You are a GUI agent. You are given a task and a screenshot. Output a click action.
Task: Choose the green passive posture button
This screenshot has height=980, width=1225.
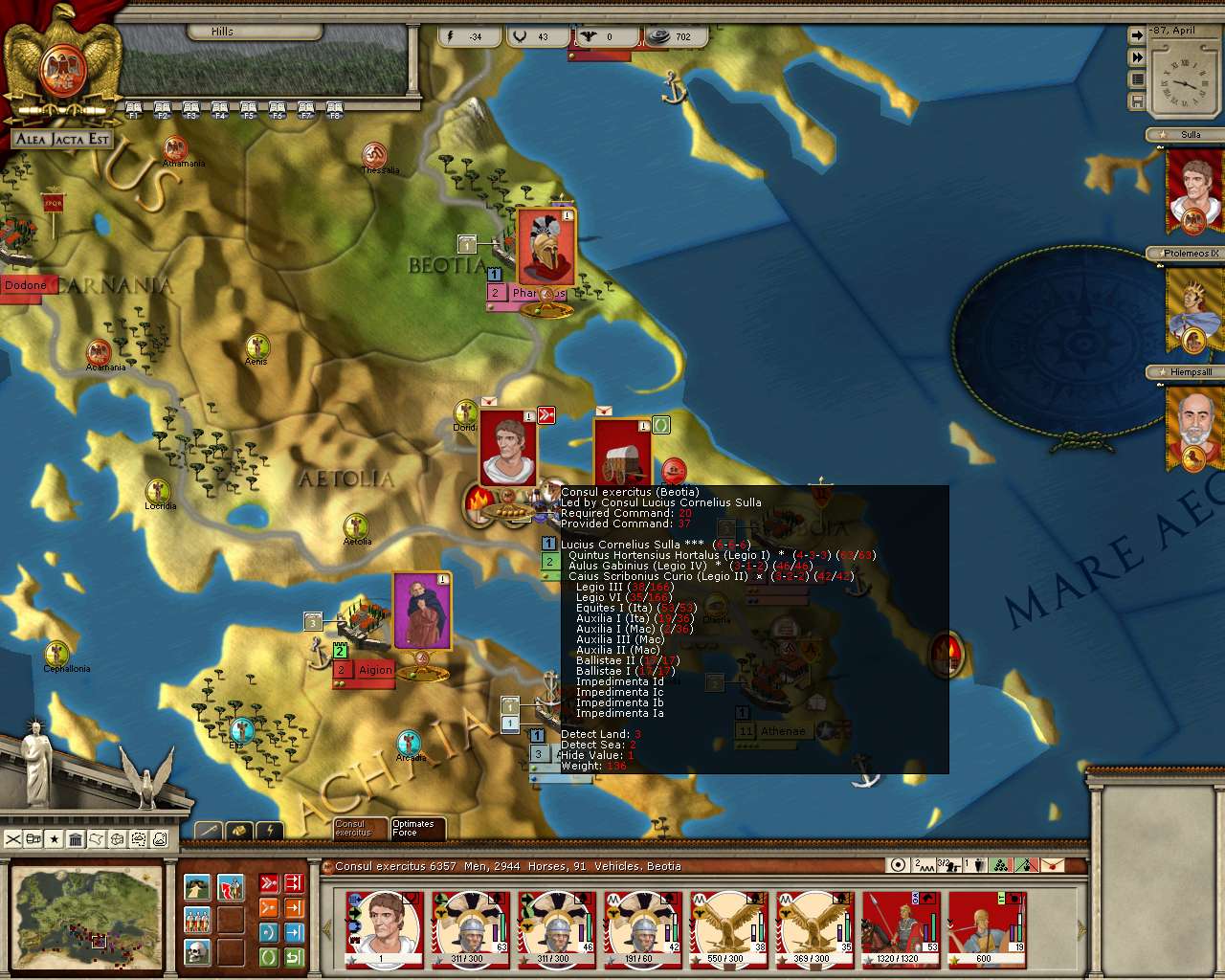coord(269,957)
